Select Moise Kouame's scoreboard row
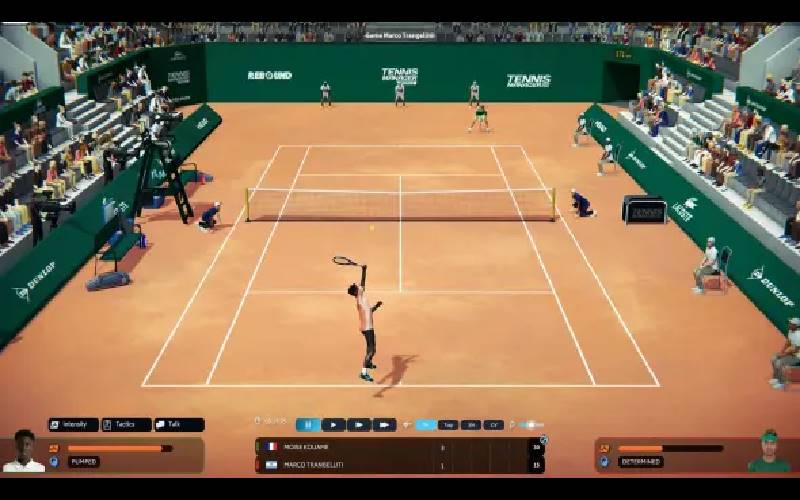 coord(400,447)
